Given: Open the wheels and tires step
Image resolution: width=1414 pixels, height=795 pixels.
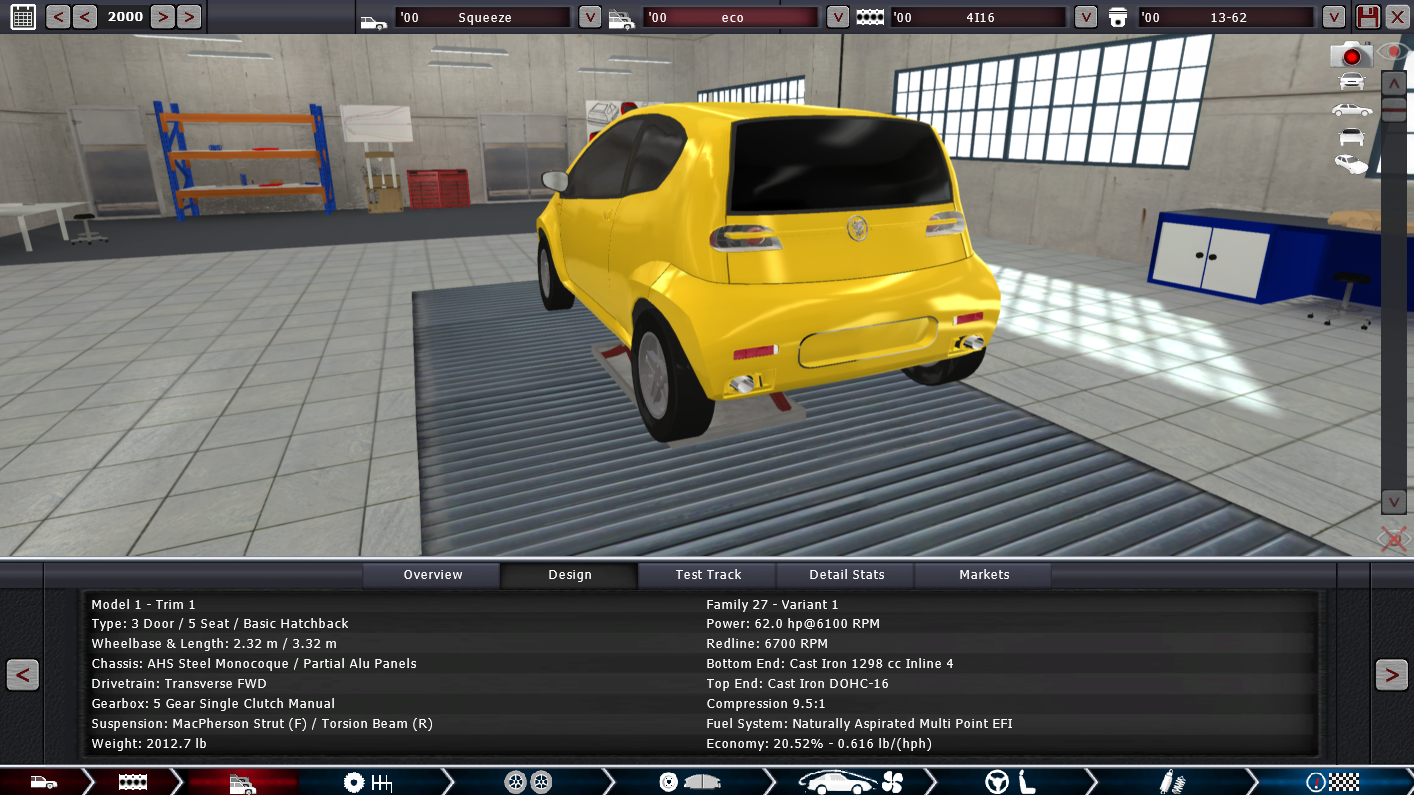Looking at the screenshot, I should pyautogui.click(x=528, y=782).
